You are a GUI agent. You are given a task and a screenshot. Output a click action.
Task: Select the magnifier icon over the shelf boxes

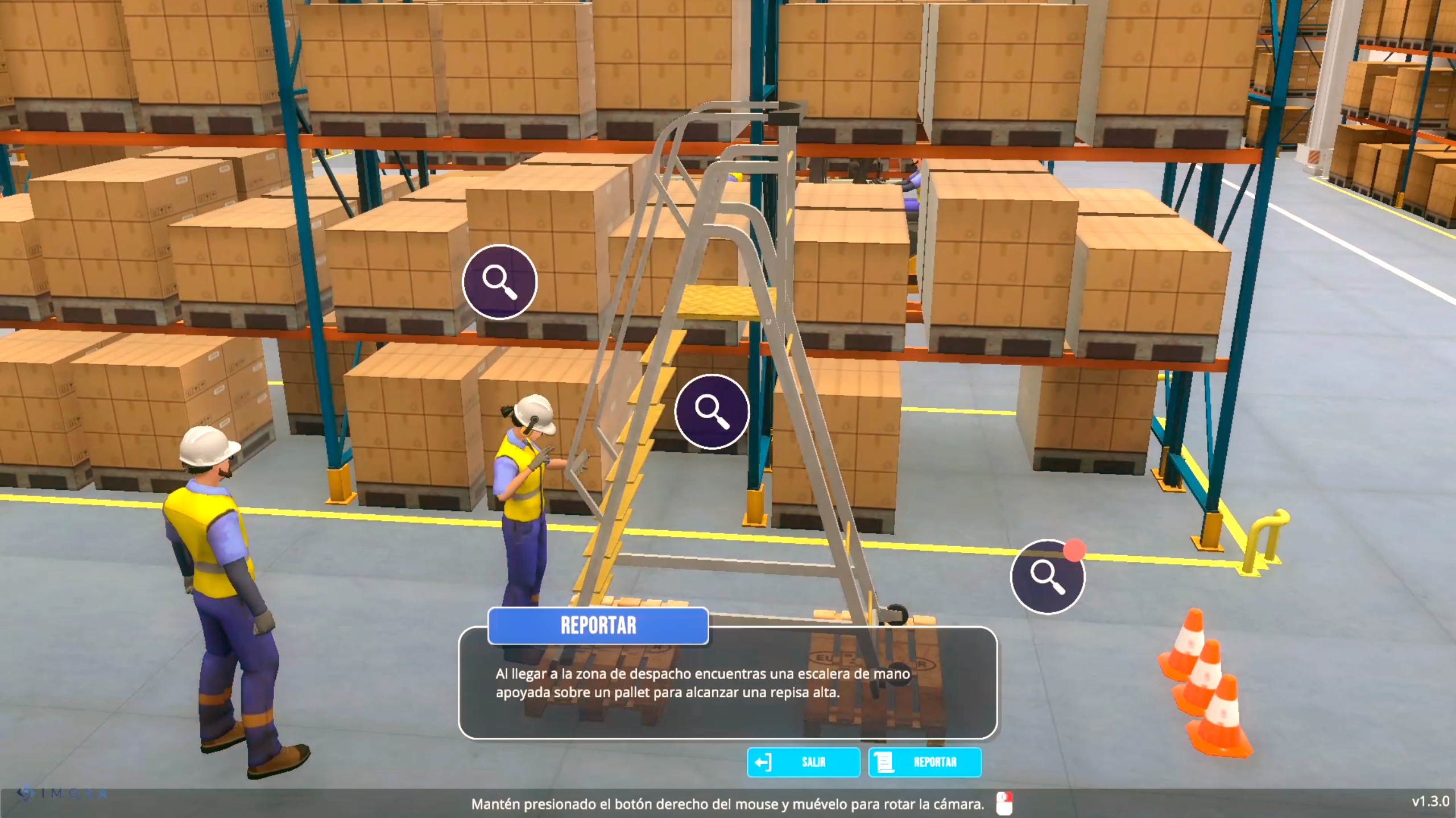pos(499,282)
